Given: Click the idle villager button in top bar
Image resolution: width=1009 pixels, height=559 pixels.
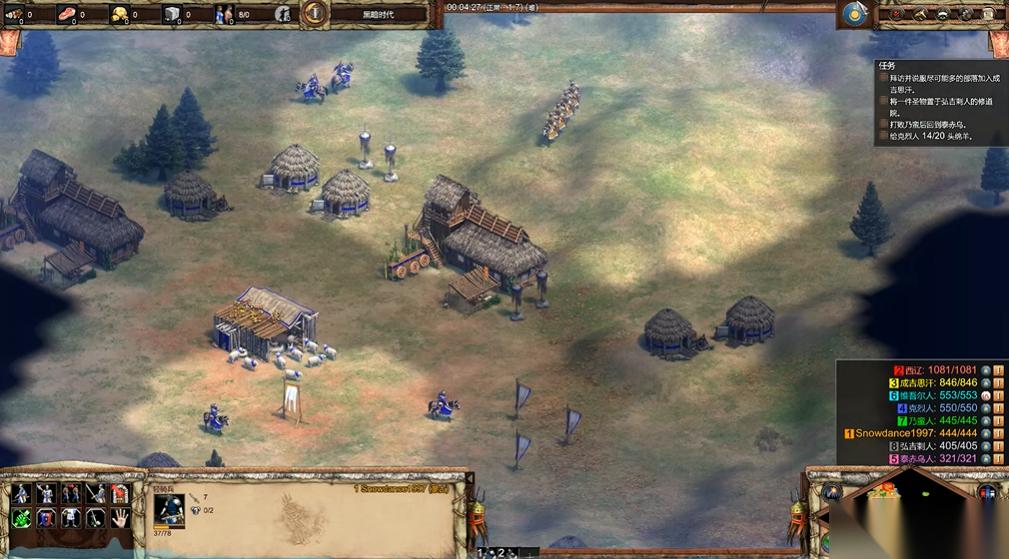Looking at the screenshot, I should tap(283, 14).
